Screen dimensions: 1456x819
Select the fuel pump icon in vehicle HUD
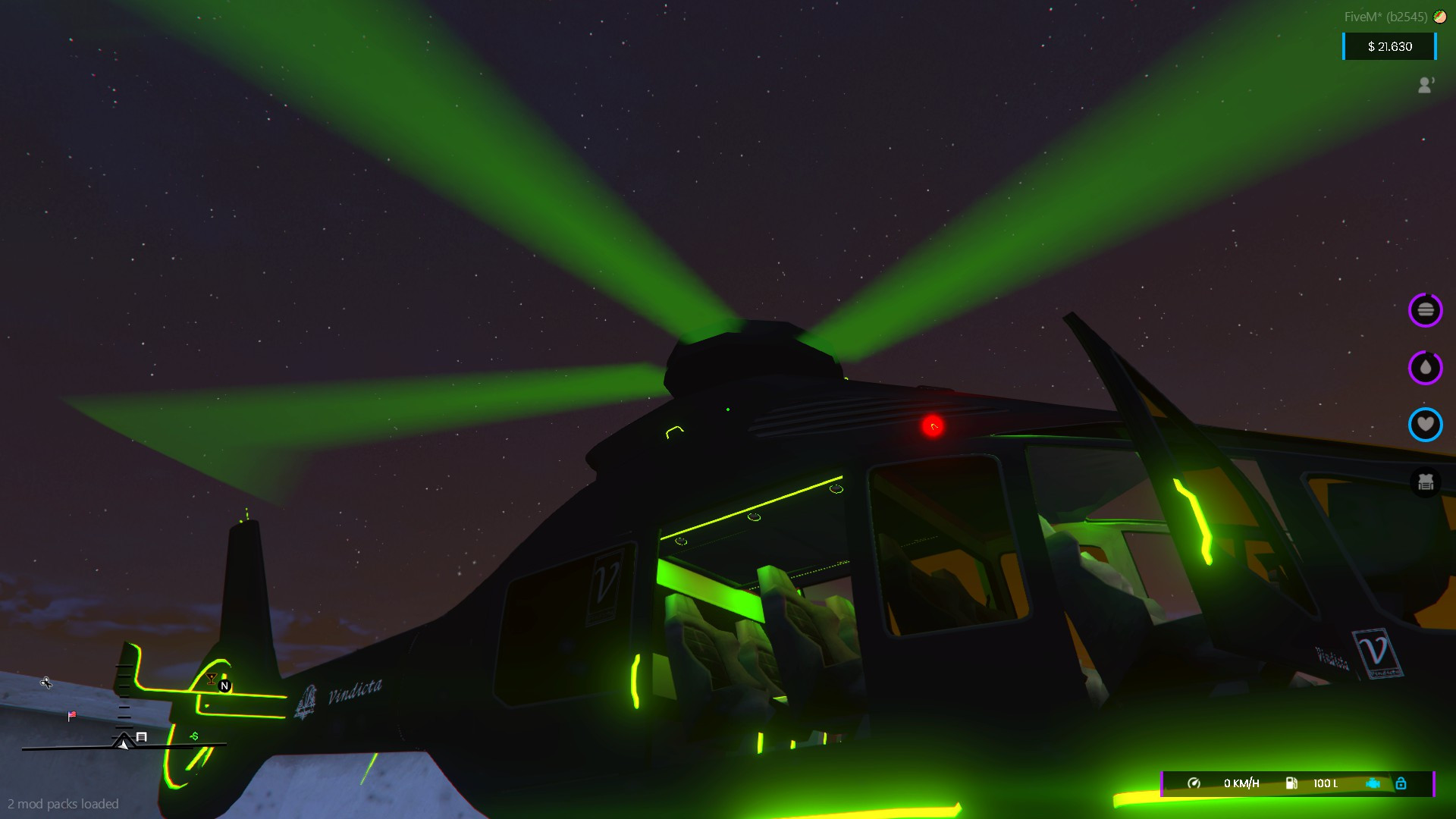1293,783
